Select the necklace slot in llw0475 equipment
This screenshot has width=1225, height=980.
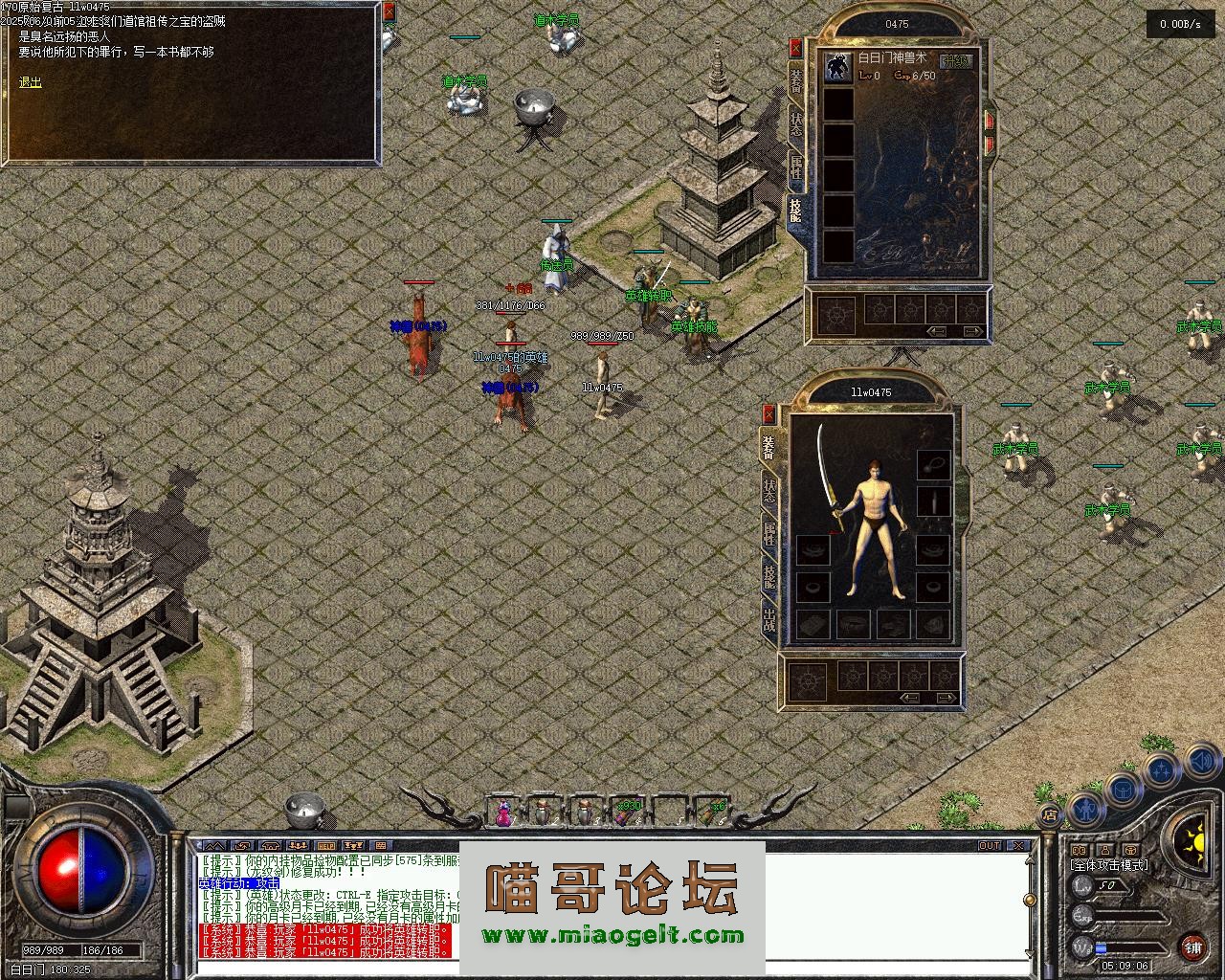pos(933,465)
